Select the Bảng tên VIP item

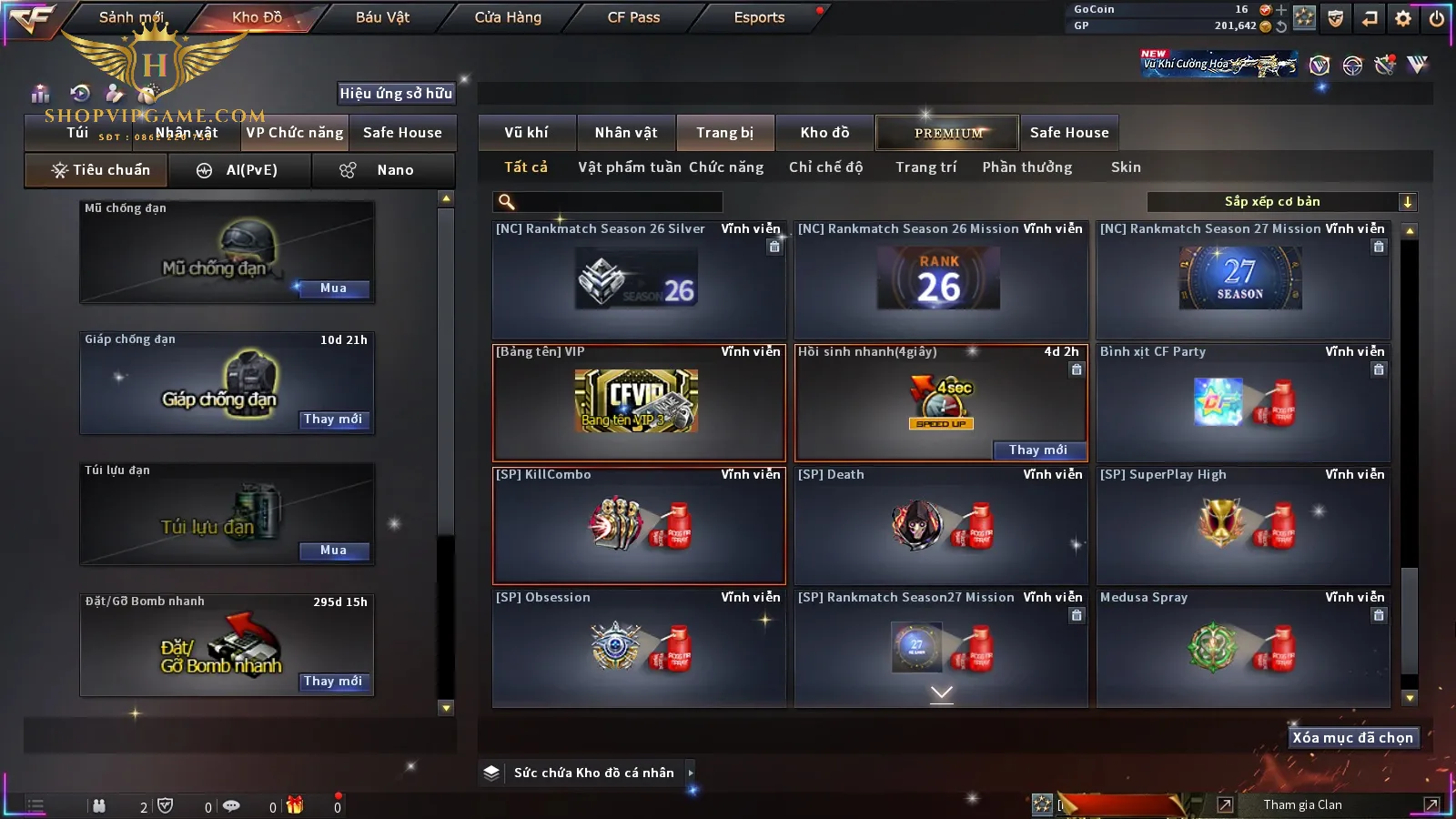[x=638, y=402]
